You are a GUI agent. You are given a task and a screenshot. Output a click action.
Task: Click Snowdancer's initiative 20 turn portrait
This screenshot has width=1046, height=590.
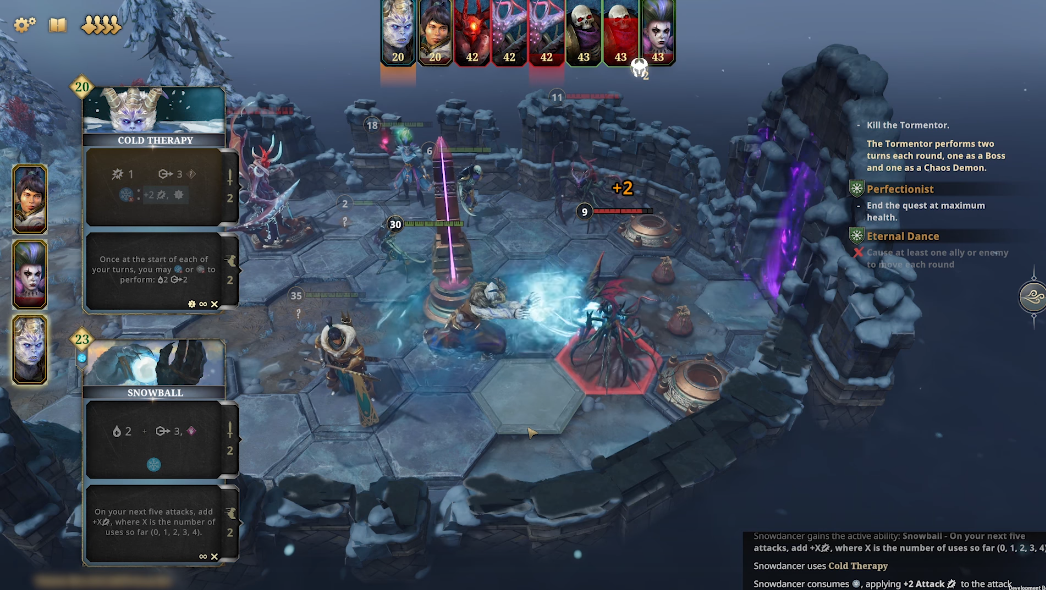398,32
